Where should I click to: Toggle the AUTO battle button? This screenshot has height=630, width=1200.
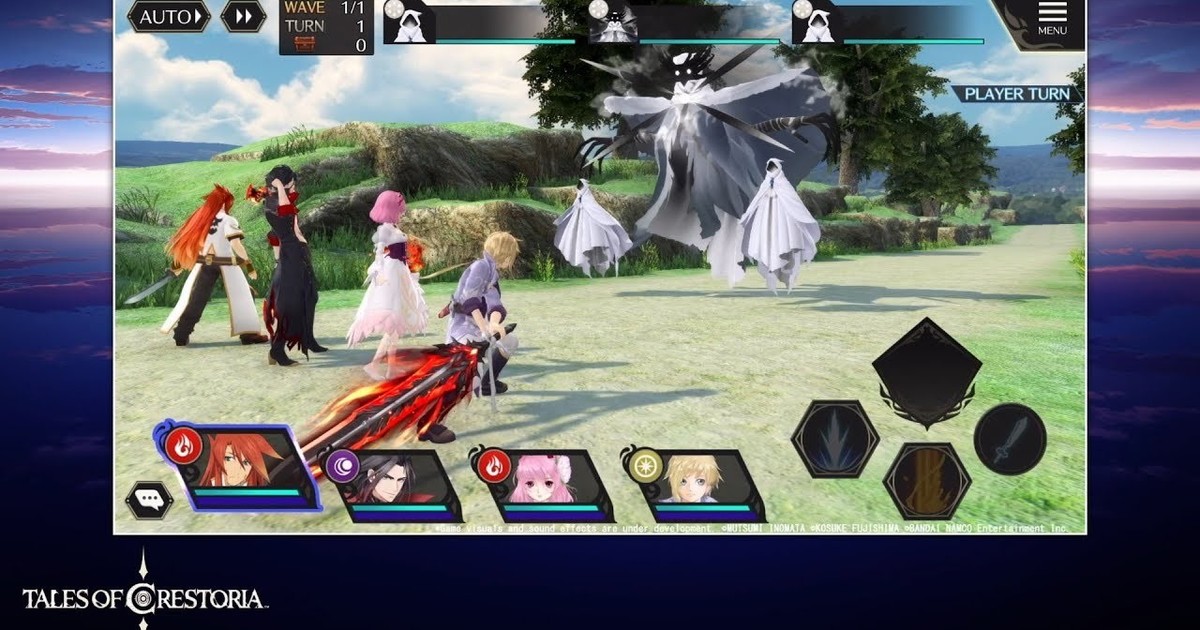168,17
